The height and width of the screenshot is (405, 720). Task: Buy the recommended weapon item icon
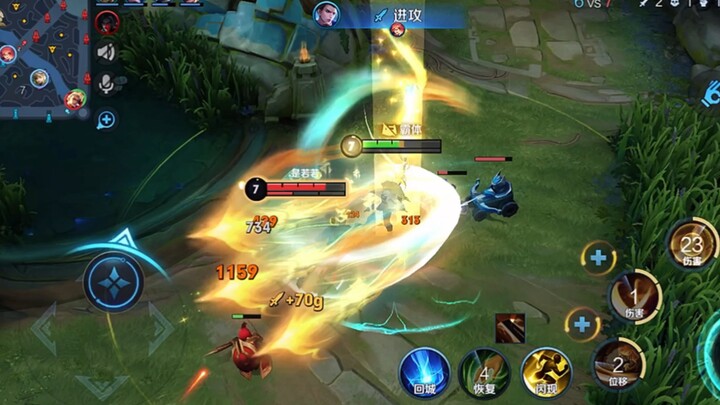coord(509,327)
